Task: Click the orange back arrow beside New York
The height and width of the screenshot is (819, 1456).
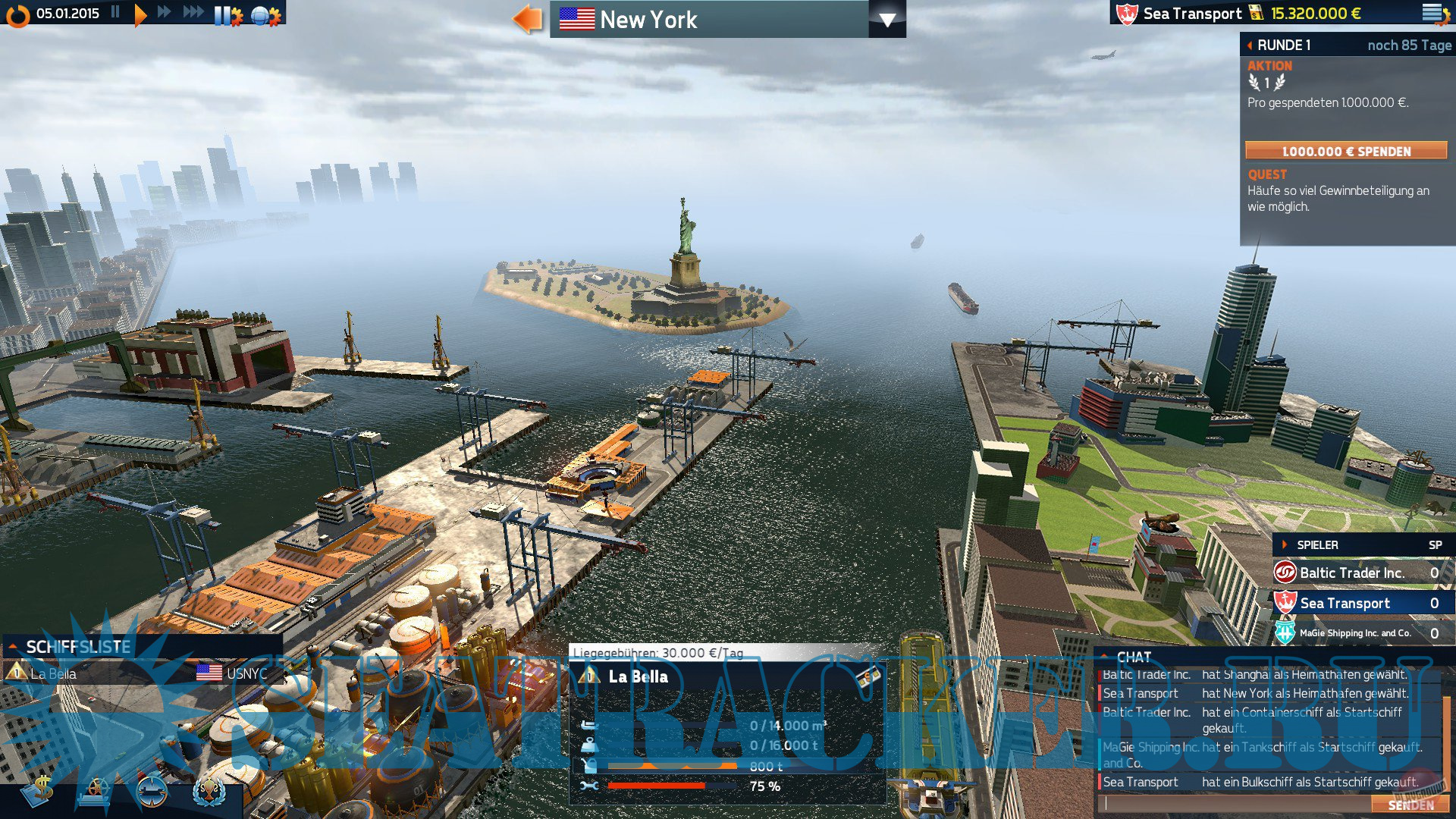Action: [527, 19]
